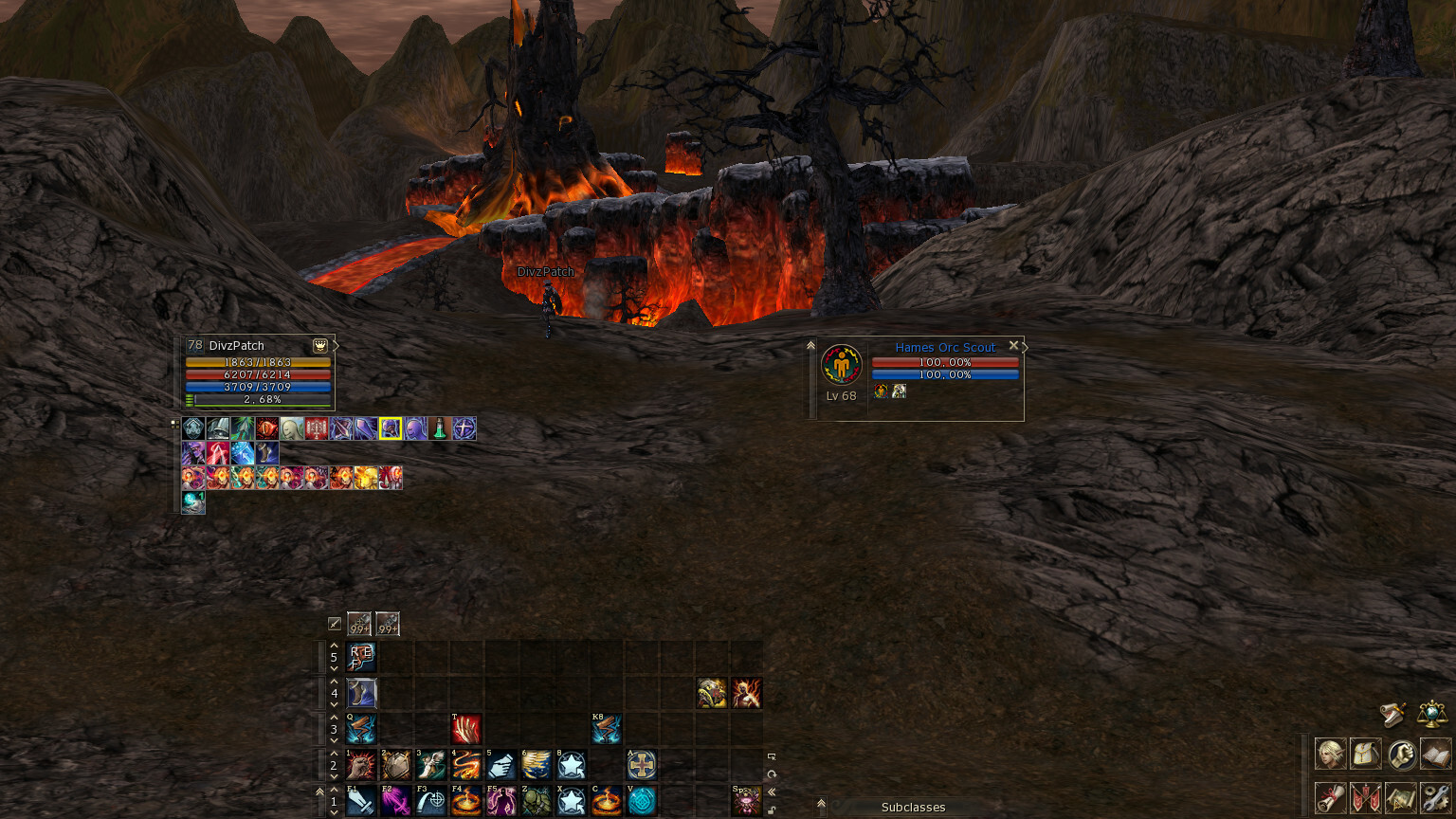Viewport: 1456px width, 819px height.
Task: Use the red claw-hand skill on T
Action: 466,729
